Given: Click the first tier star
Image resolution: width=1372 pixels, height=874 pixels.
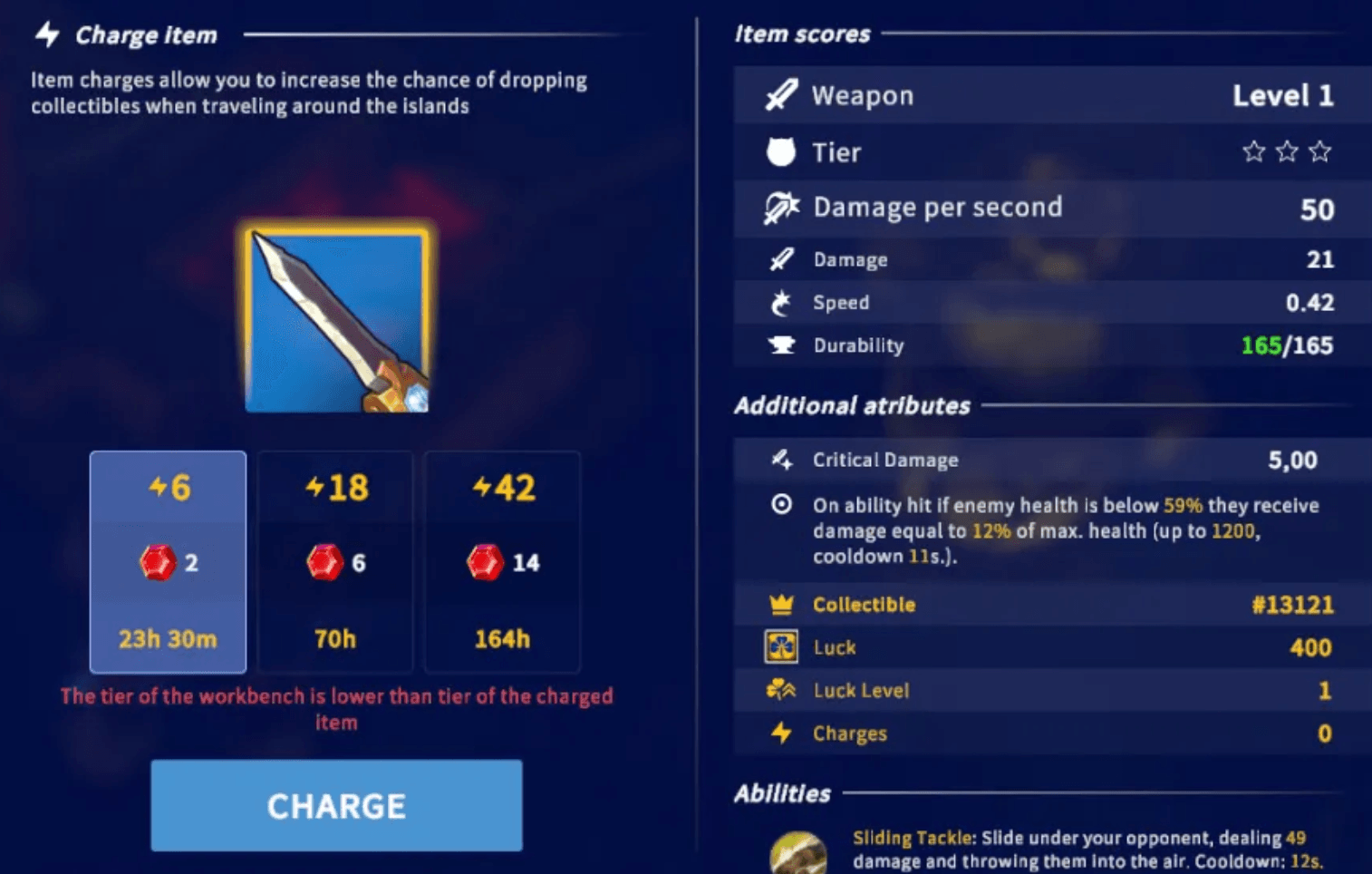Looking at the screenshot, I should pyautogui.click(x=1253, y=151).
